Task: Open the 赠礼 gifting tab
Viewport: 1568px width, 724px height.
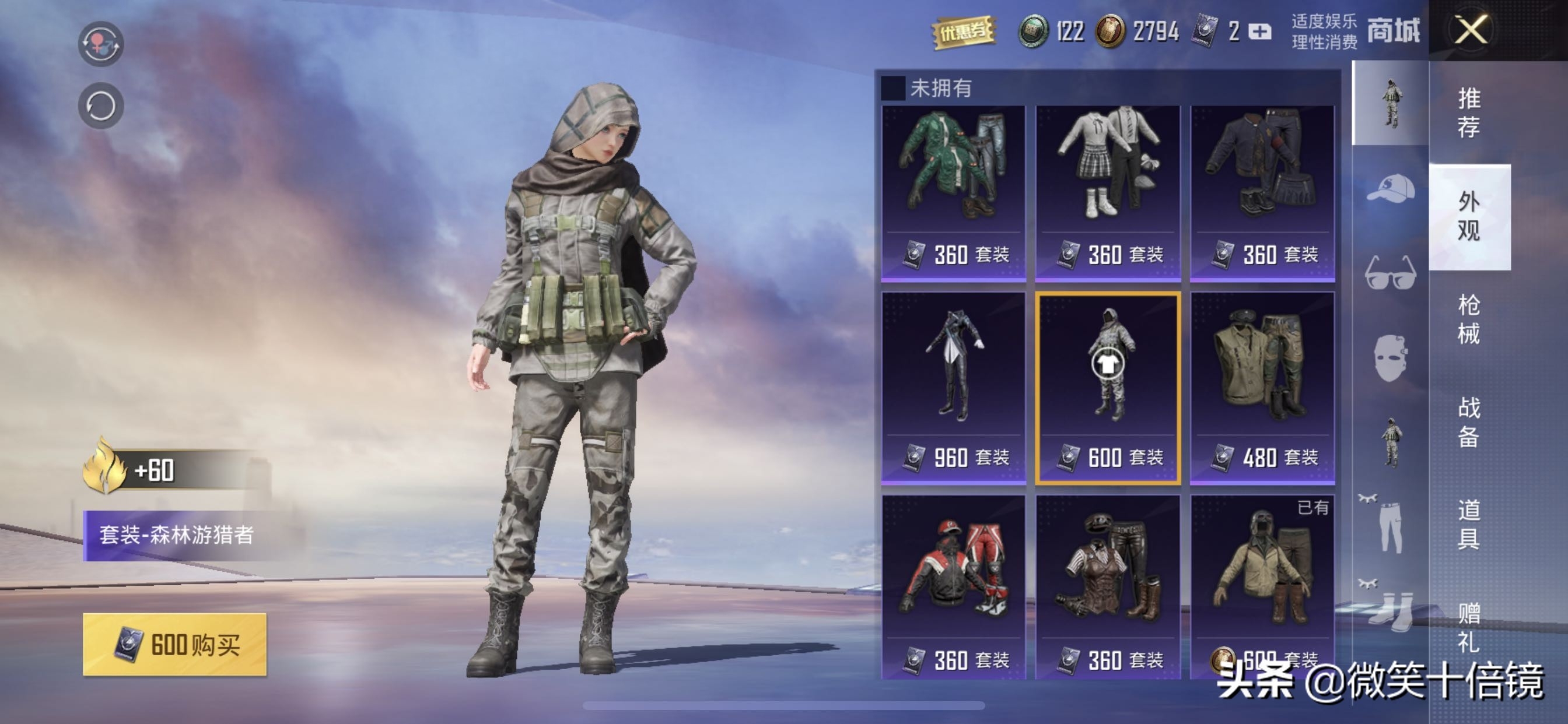Action: [1468, 627]
